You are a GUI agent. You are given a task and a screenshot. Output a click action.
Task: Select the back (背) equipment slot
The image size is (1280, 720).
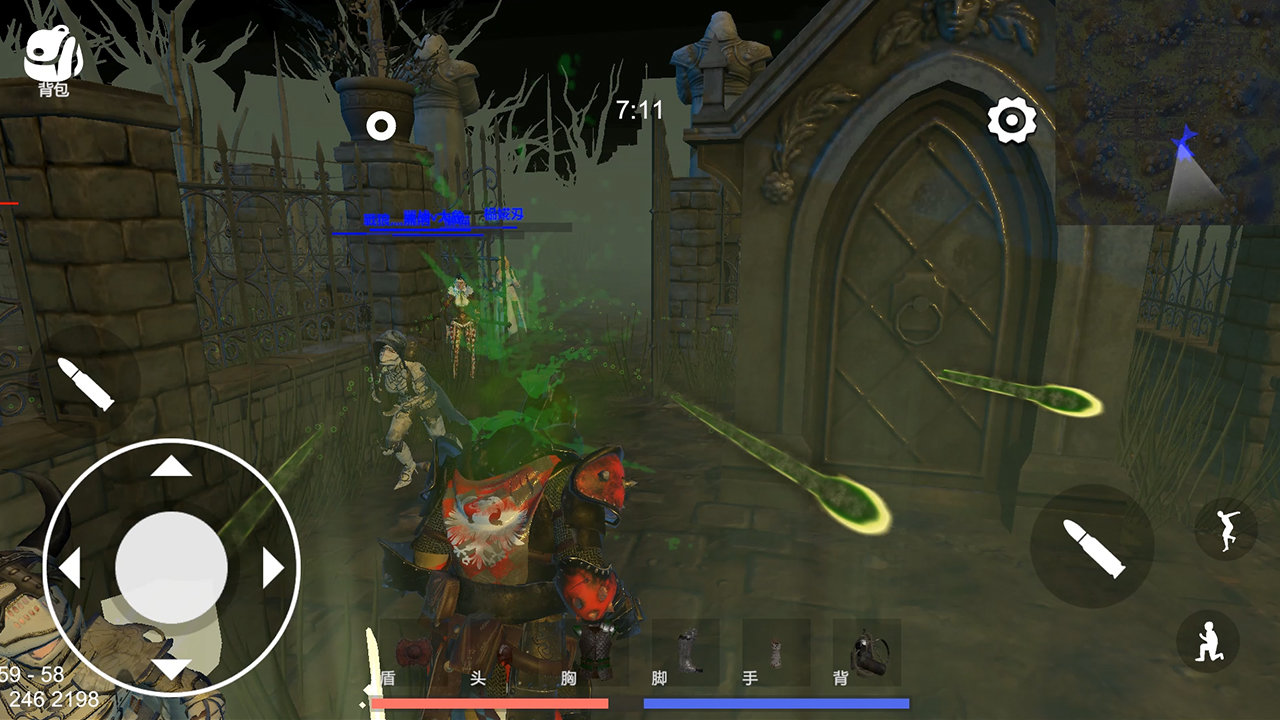click(866, 652)
